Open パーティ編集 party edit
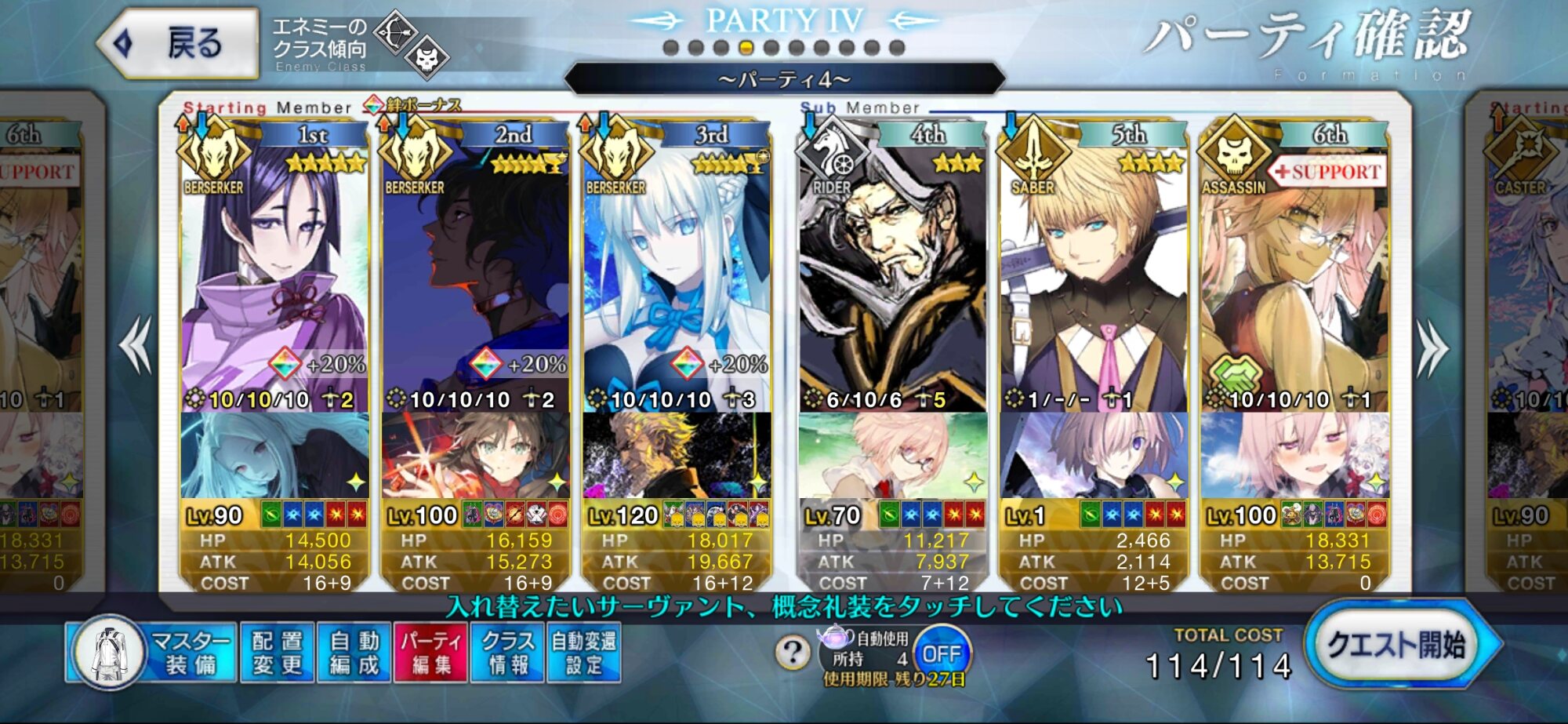 tap(430, 653)
